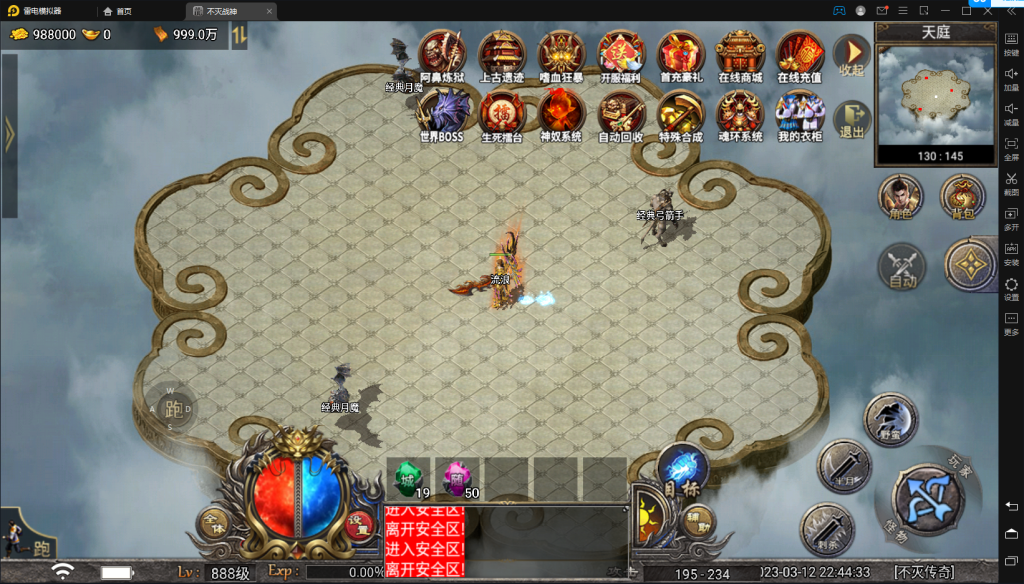The image size is (1024, 584).
Task: Use the green 城 gem in hotbar
Action: coord(408,478)
